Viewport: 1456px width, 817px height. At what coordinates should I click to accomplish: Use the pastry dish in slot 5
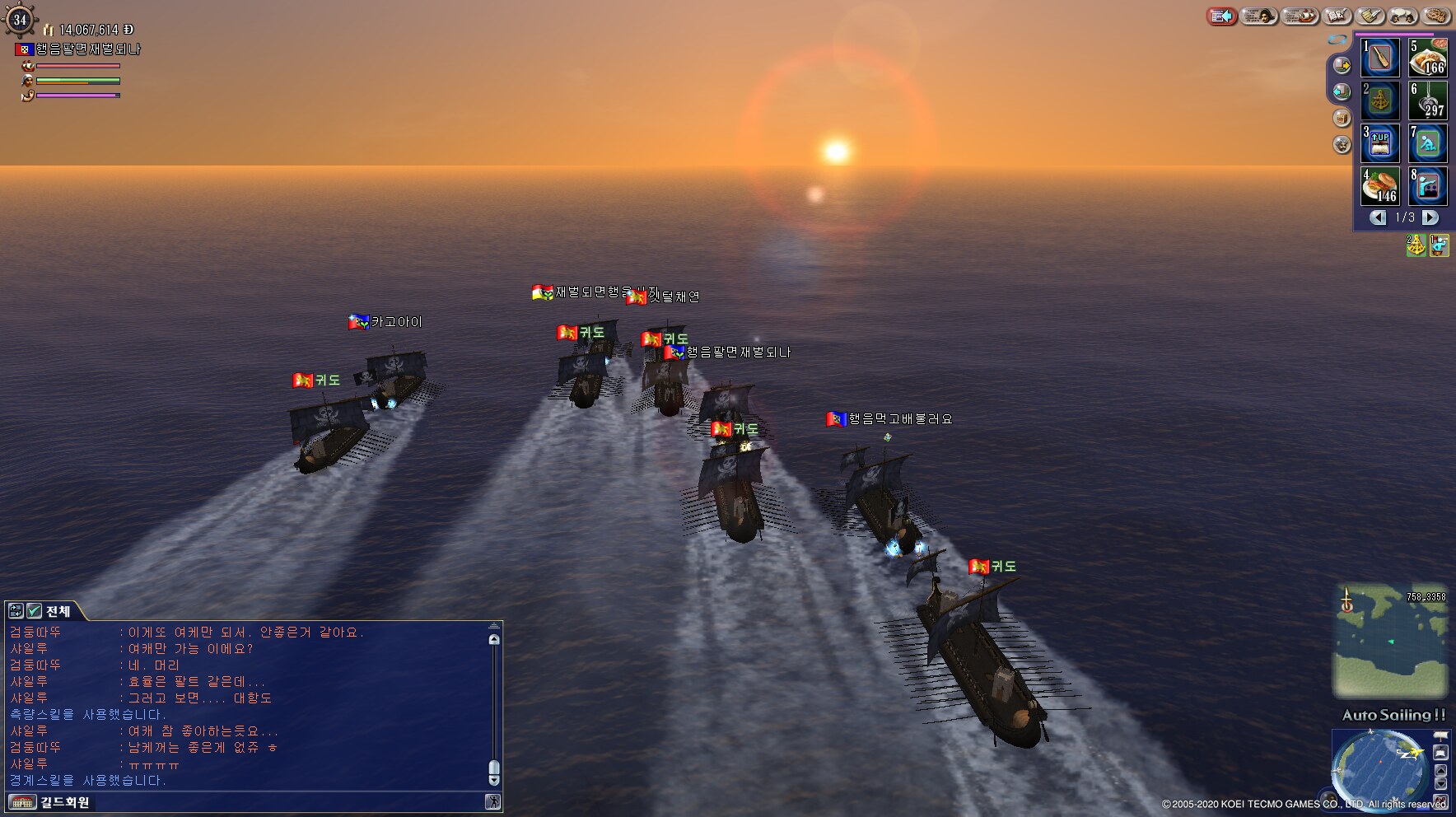tap(1429, 58)
